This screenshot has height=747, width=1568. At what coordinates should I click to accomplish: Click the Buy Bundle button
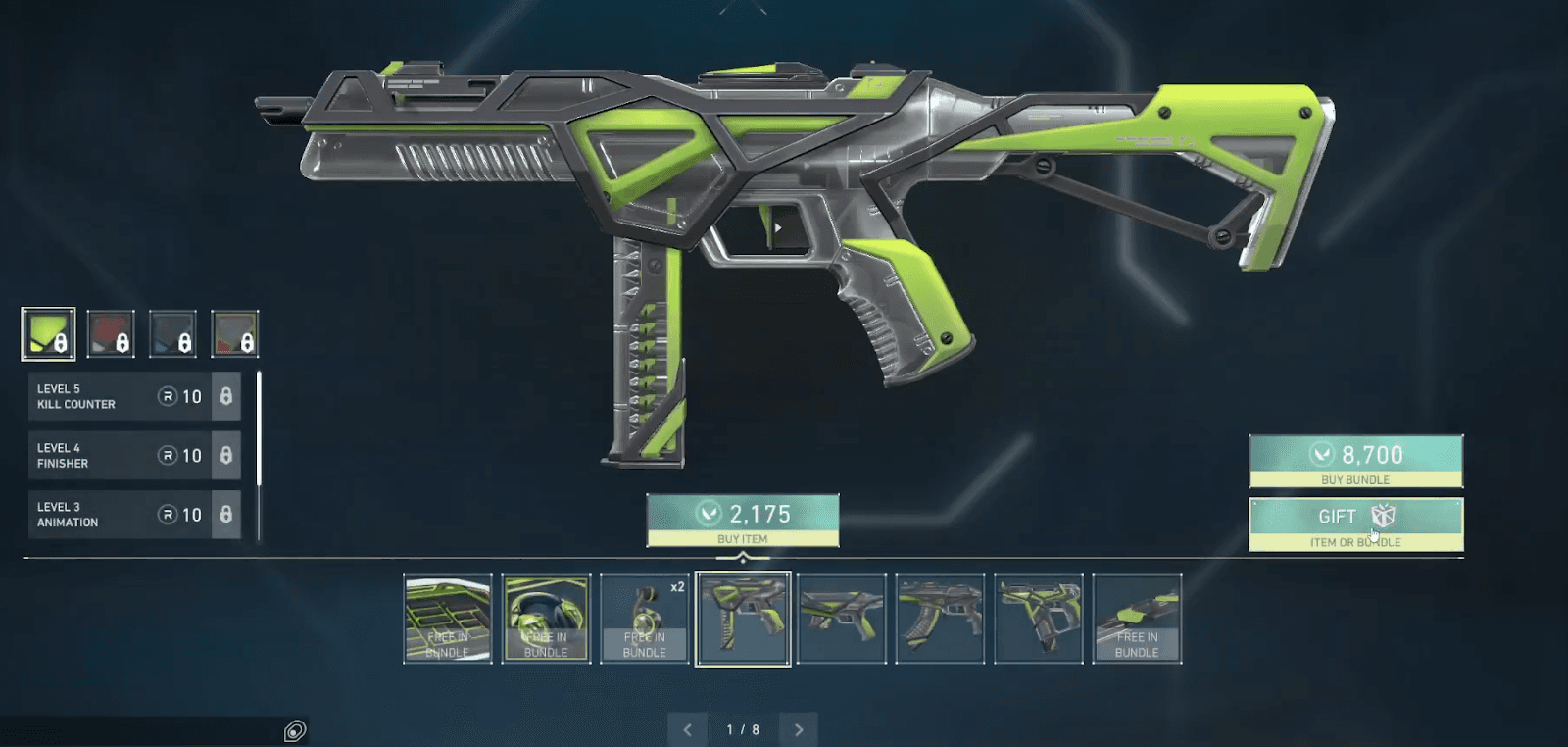pos(1355,459)
